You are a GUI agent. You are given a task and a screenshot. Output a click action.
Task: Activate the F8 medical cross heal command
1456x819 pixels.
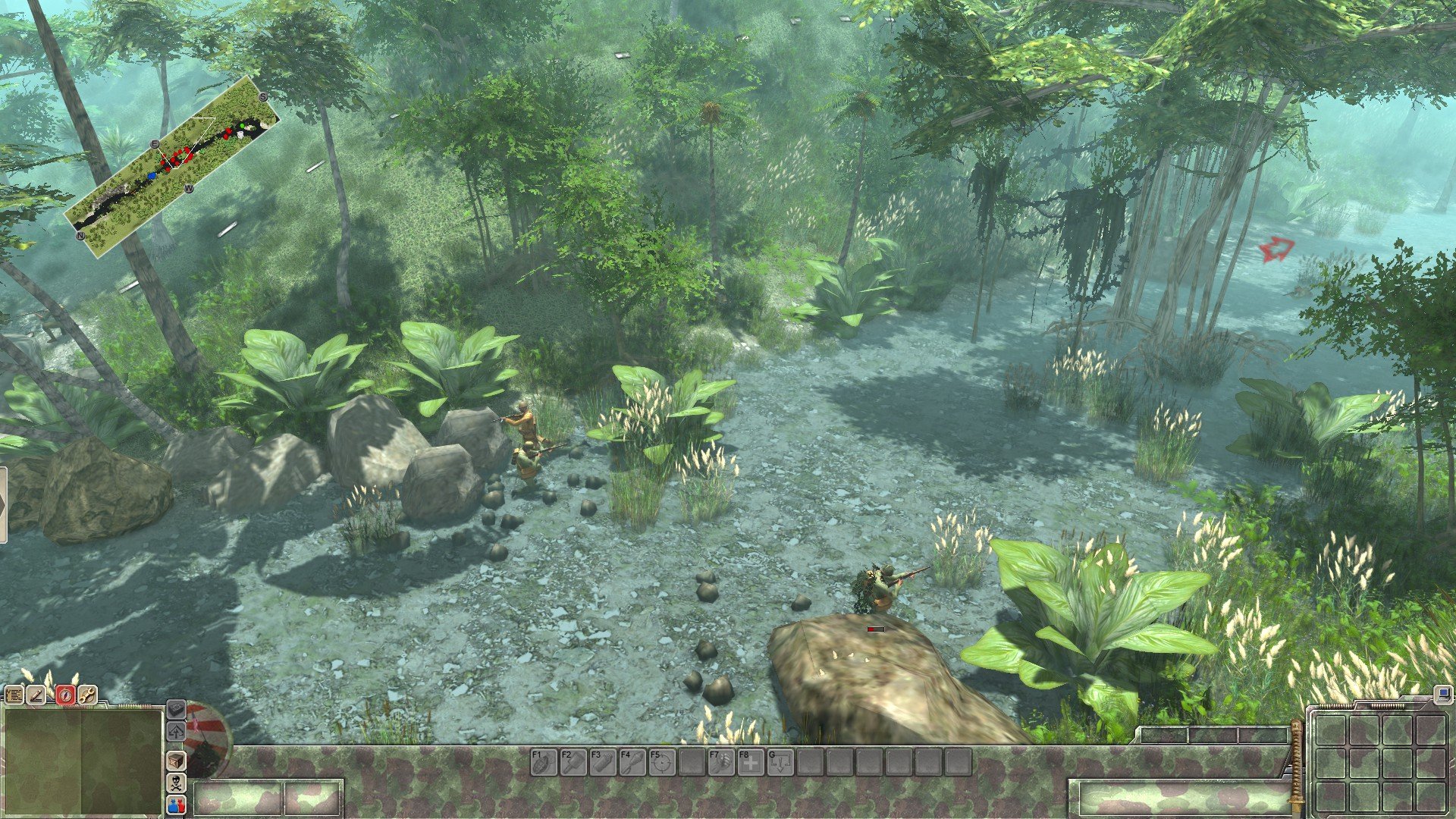[750, 761]
